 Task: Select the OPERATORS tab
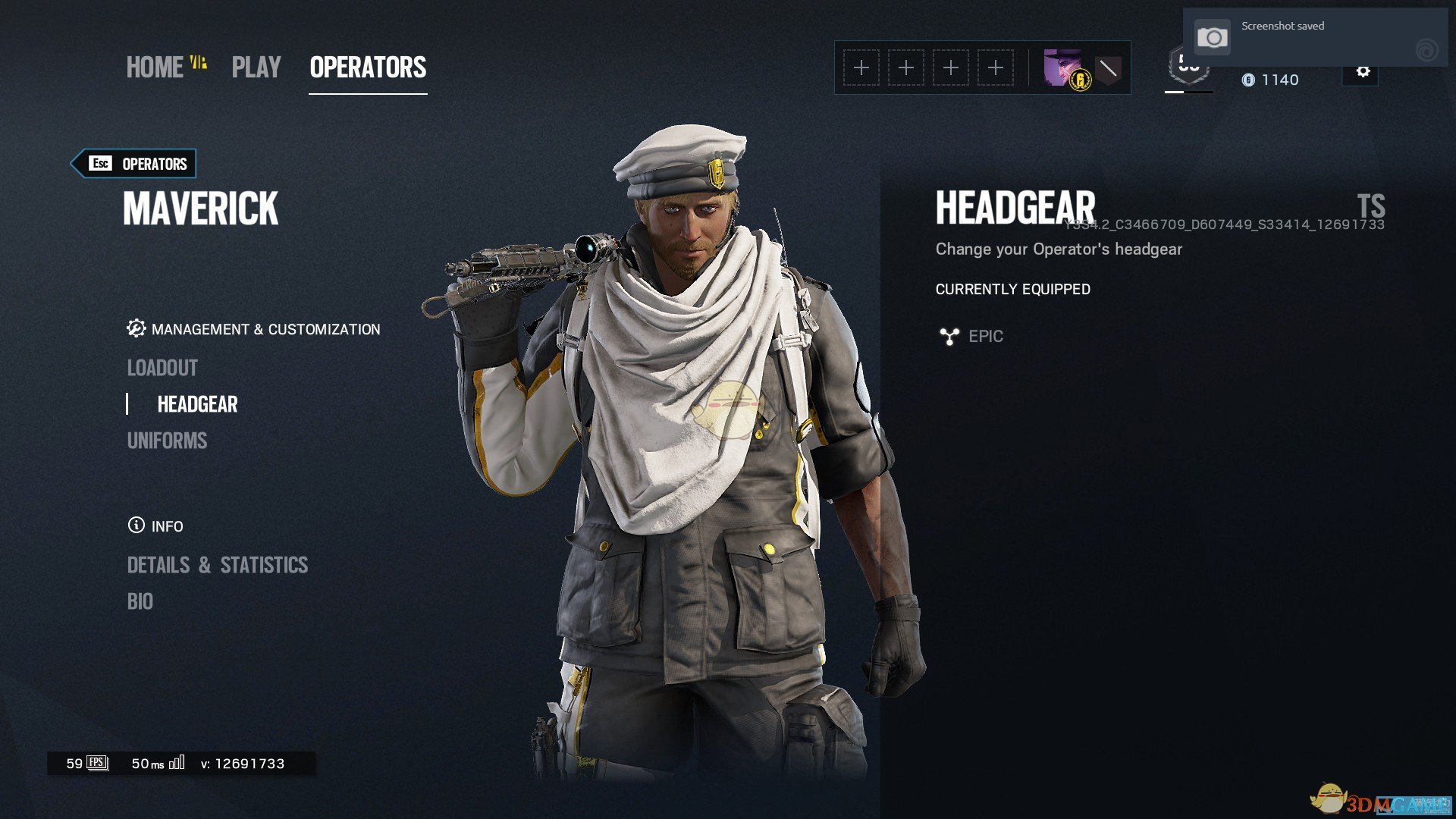[368, 67]
